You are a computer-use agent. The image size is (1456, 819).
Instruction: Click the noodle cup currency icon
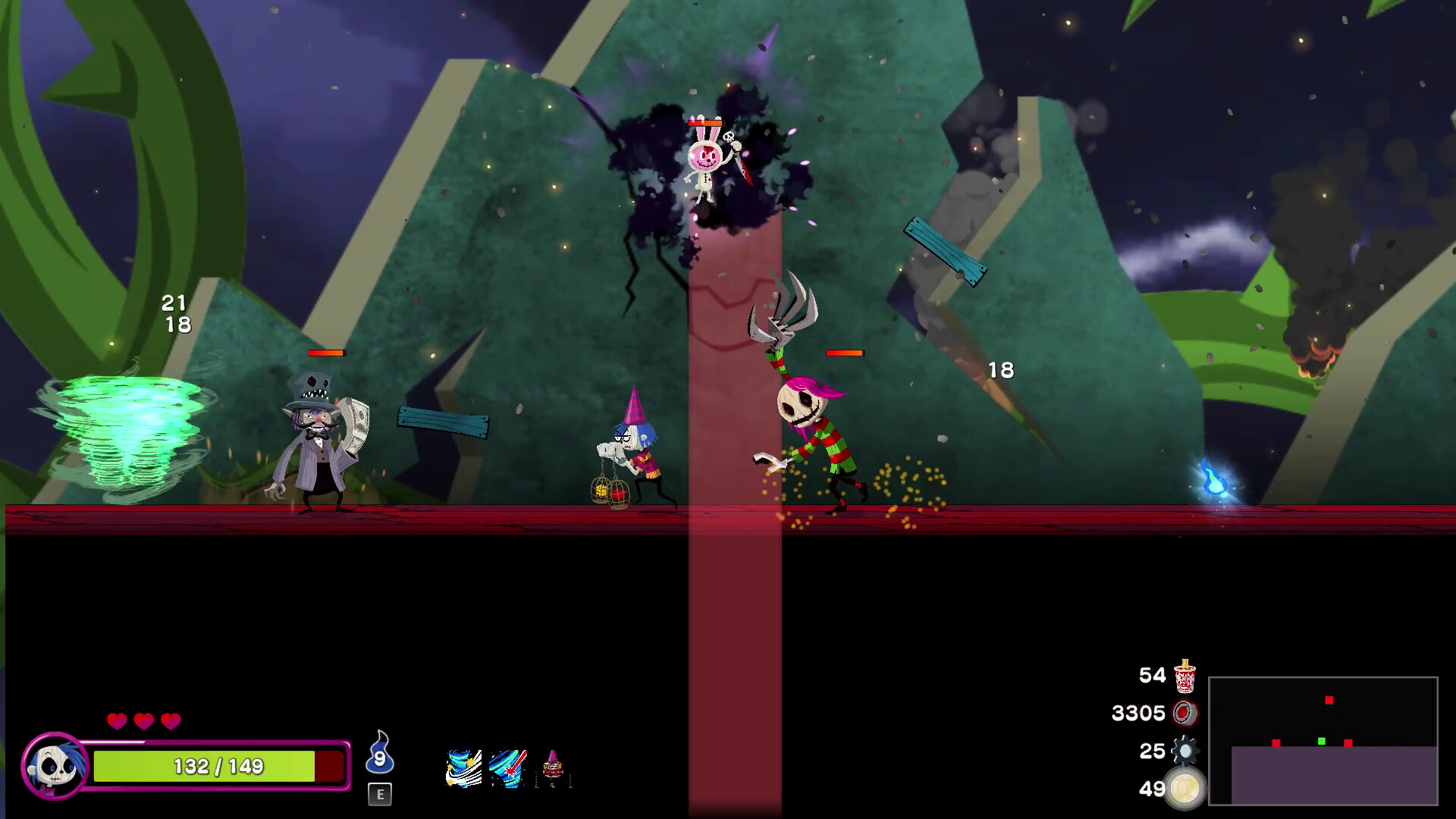point(1185,676)
